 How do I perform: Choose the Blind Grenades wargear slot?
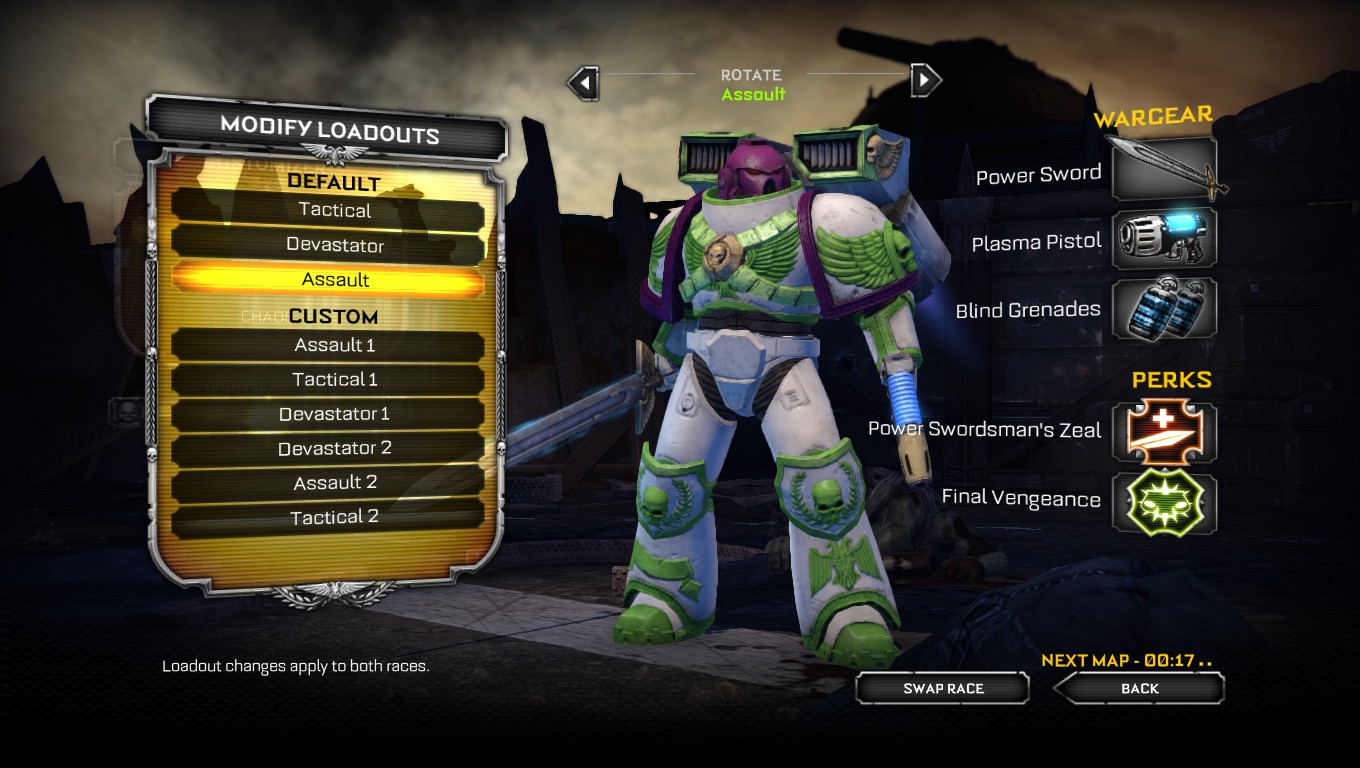[x=1165, y=307]
